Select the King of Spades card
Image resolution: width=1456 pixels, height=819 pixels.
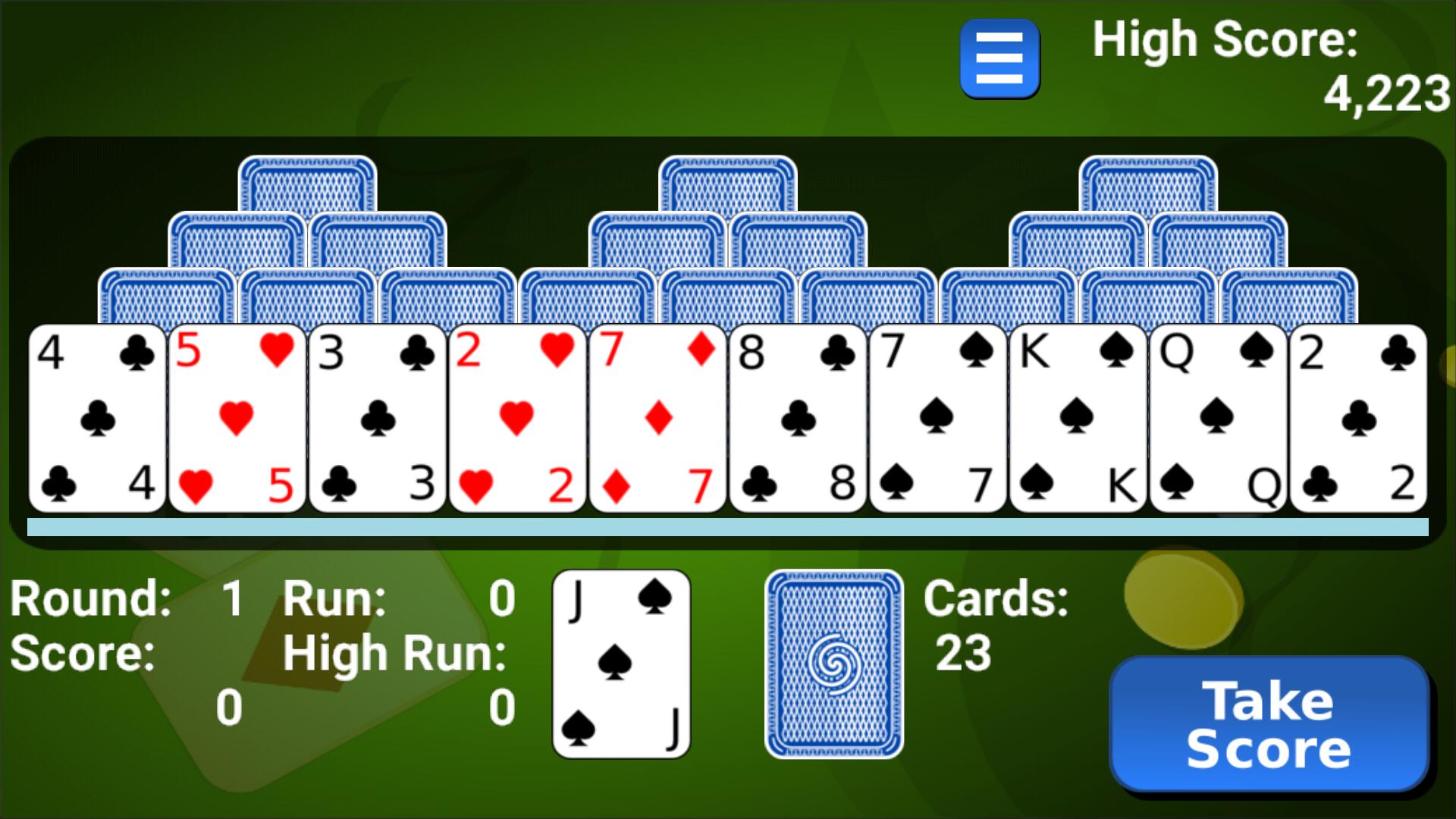click(1077, 417)
